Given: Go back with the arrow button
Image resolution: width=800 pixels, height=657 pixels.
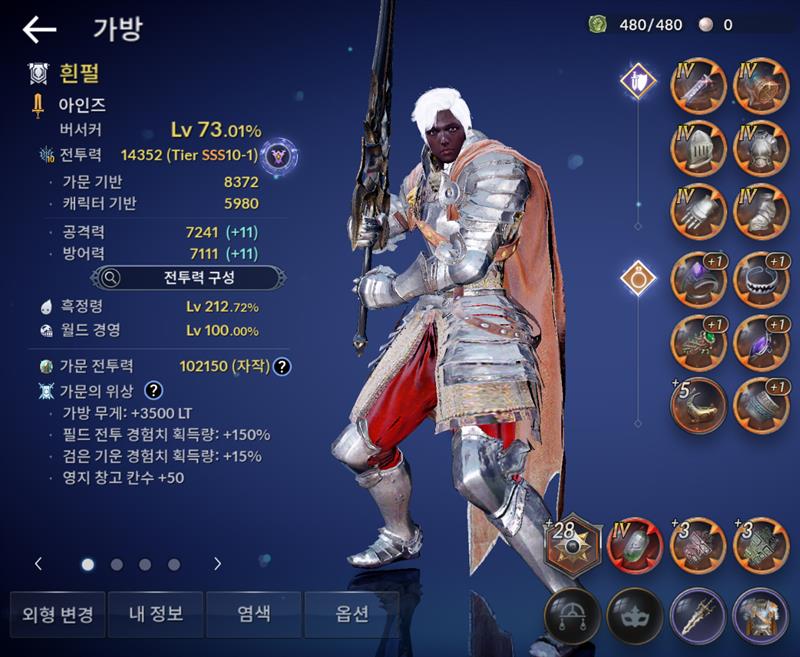Looking at the screenshot, I should (39, 30).
